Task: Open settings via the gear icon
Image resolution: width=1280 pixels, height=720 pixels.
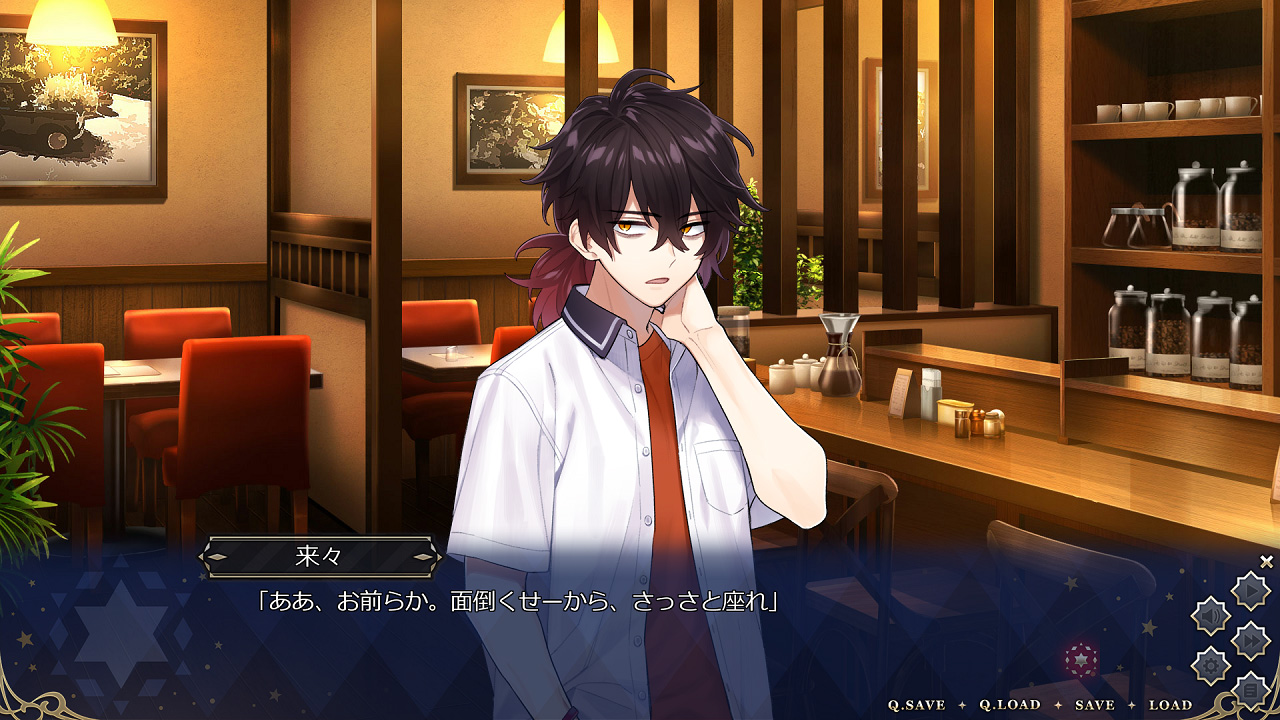Action: click(1211, 665)
